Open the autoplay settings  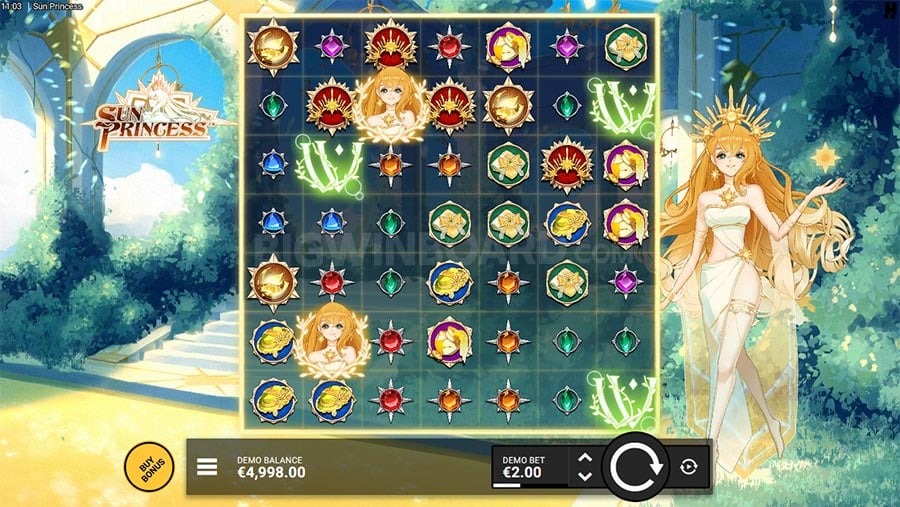(x=689, y=467)
